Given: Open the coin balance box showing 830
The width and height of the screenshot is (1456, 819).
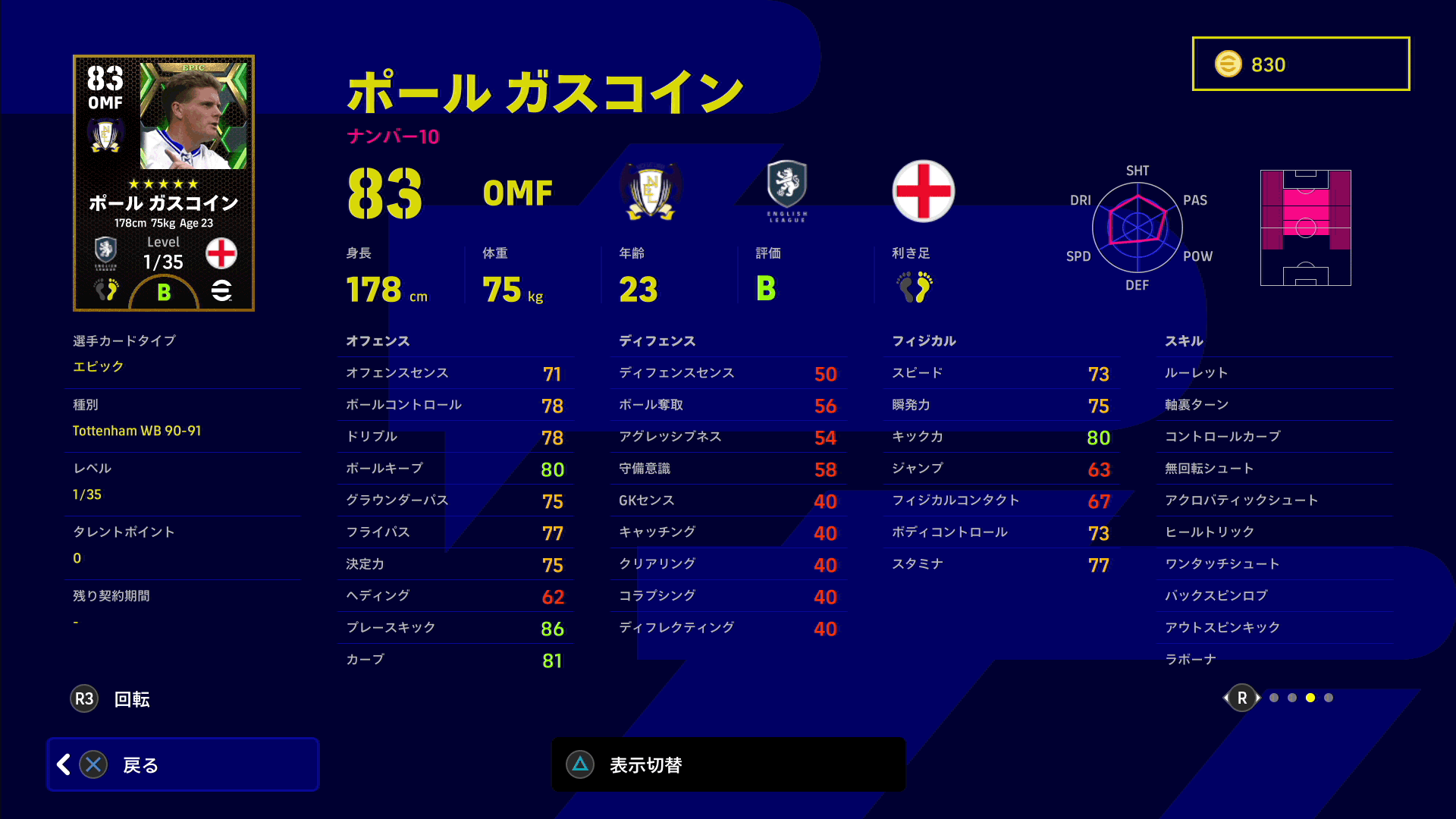Looking at the screenshot, I should click(x=1301, y=64).
